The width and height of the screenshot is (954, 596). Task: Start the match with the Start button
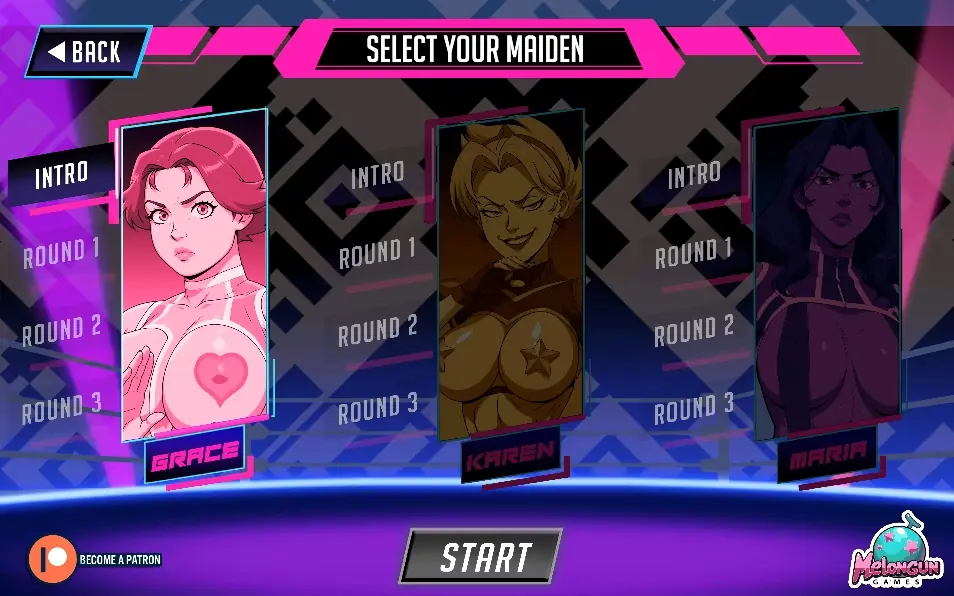(x=484, y=556)
